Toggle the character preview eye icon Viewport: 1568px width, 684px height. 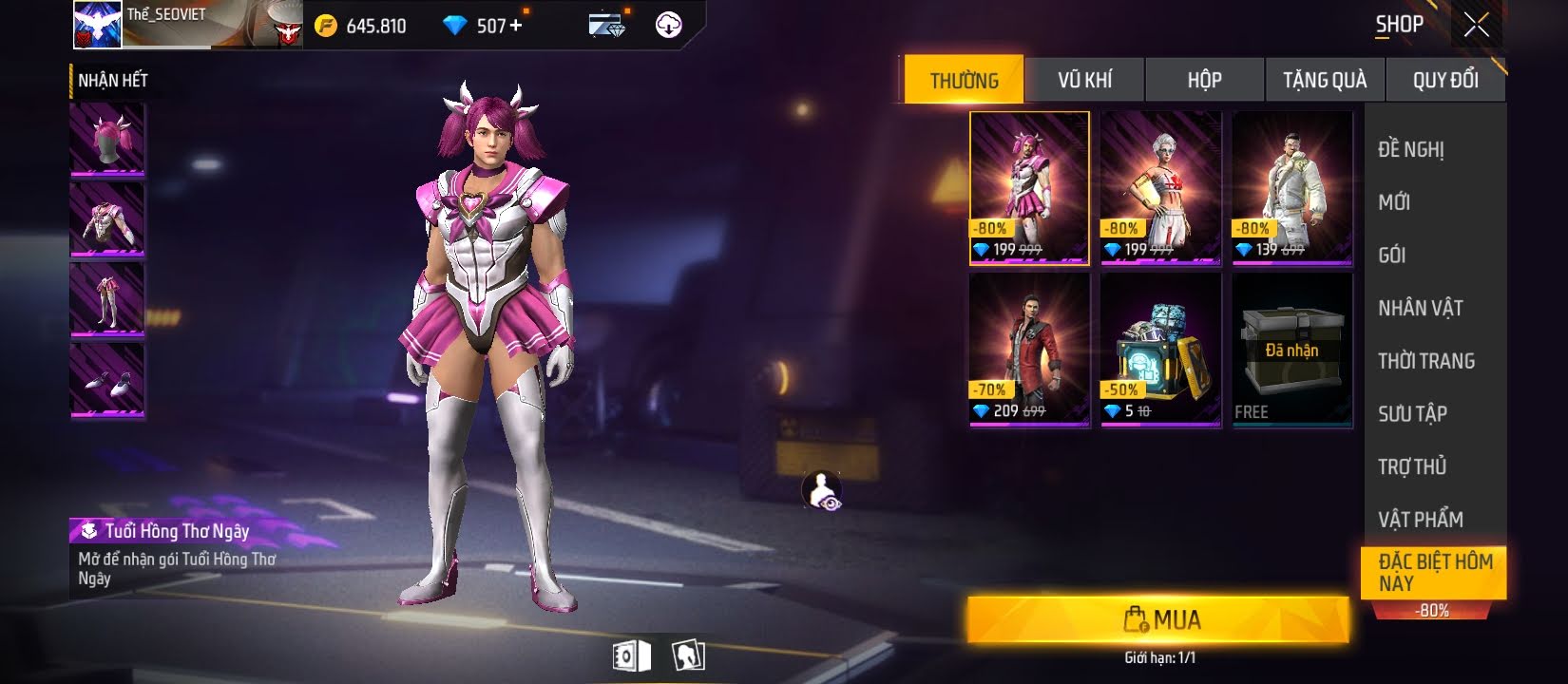pyautogui.click(x=822, y=491)
